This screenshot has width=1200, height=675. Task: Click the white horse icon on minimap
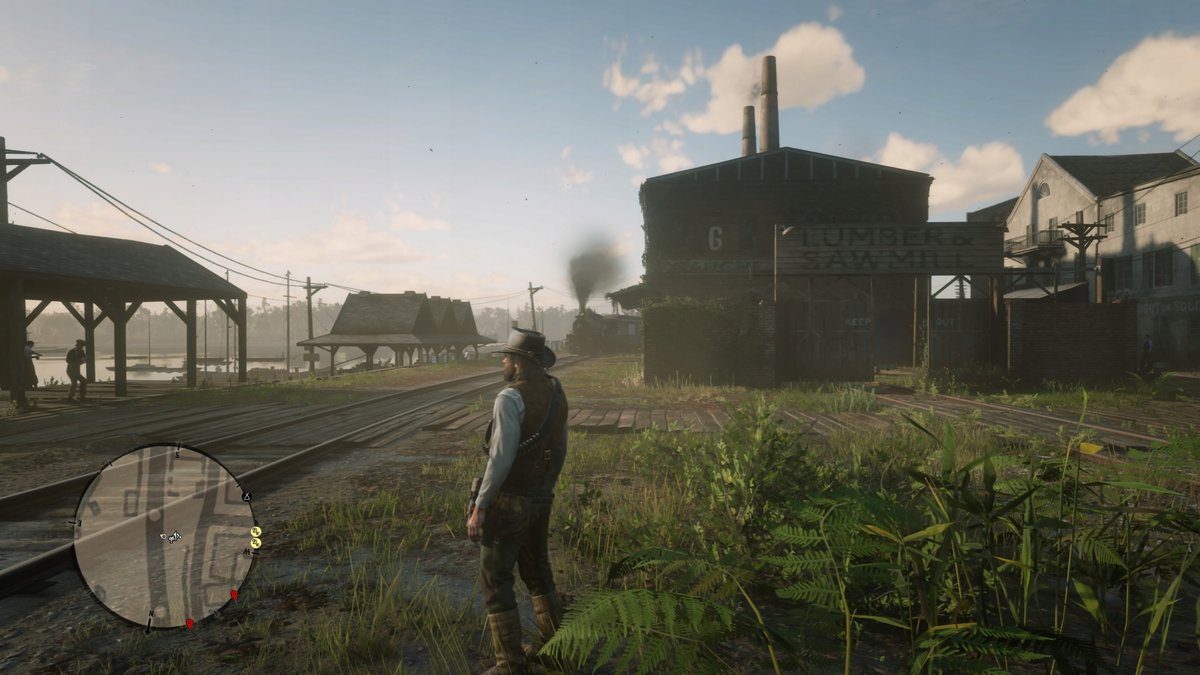174,537
